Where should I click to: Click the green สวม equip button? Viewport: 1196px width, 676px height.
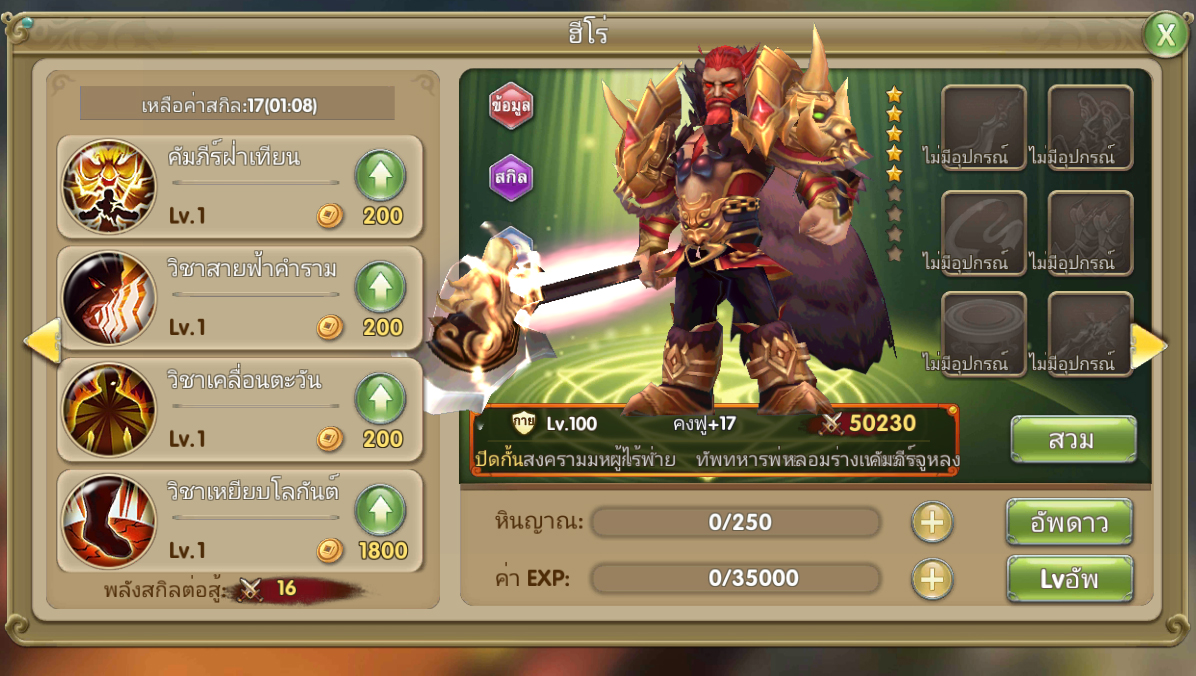click(1073, 440)
